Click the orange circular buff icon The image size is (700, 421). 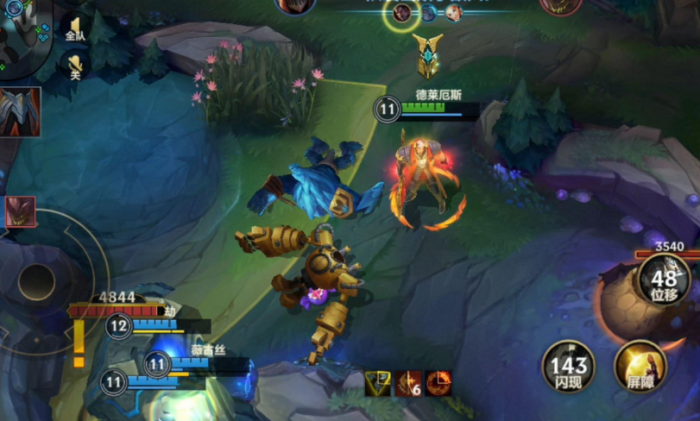(438, 382)
